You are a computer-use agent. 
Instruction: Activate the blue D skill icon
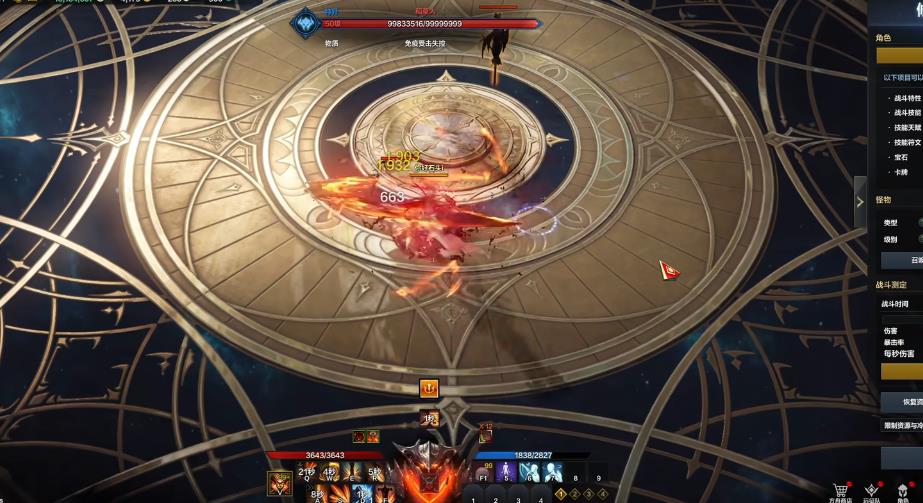tap(362, 495)
